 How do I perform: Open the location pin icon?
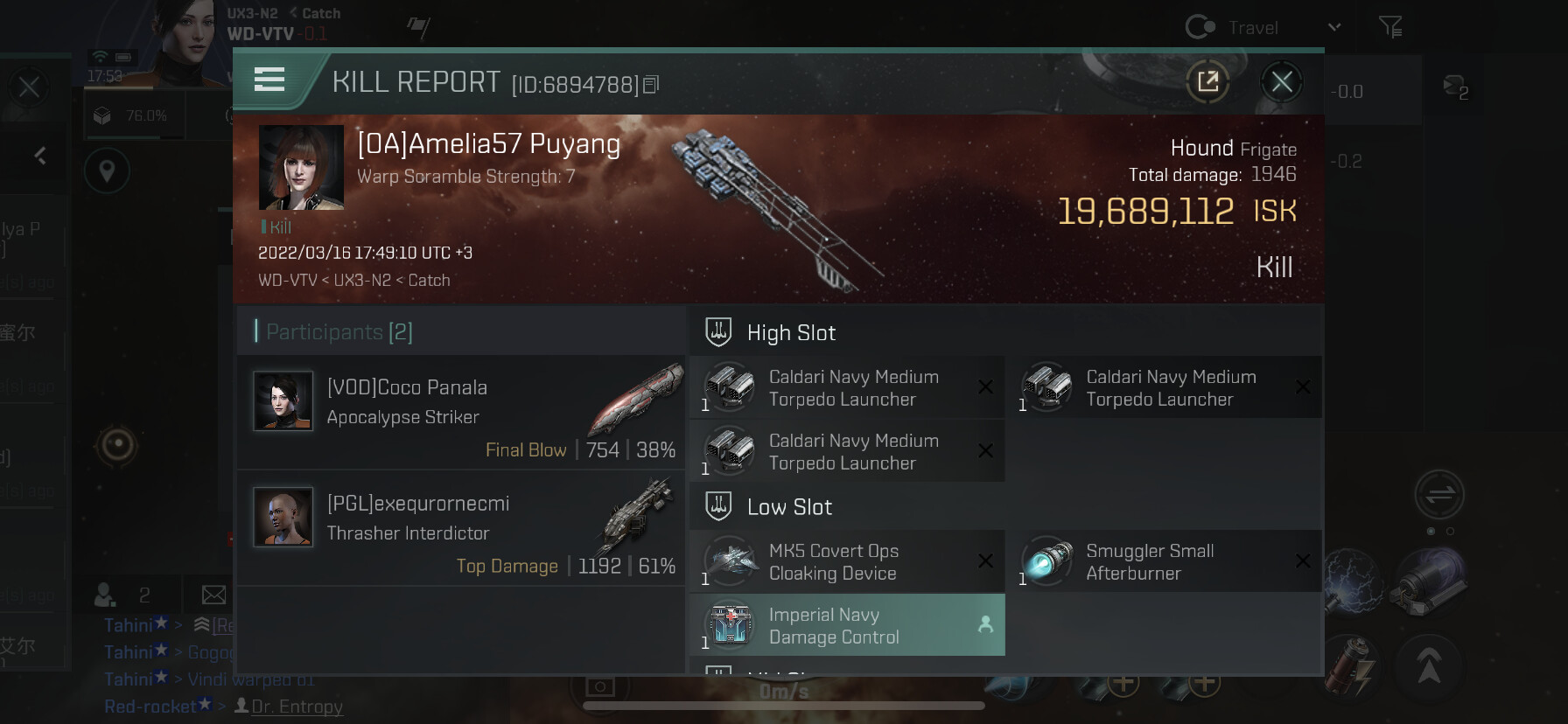tap(107, 171)
